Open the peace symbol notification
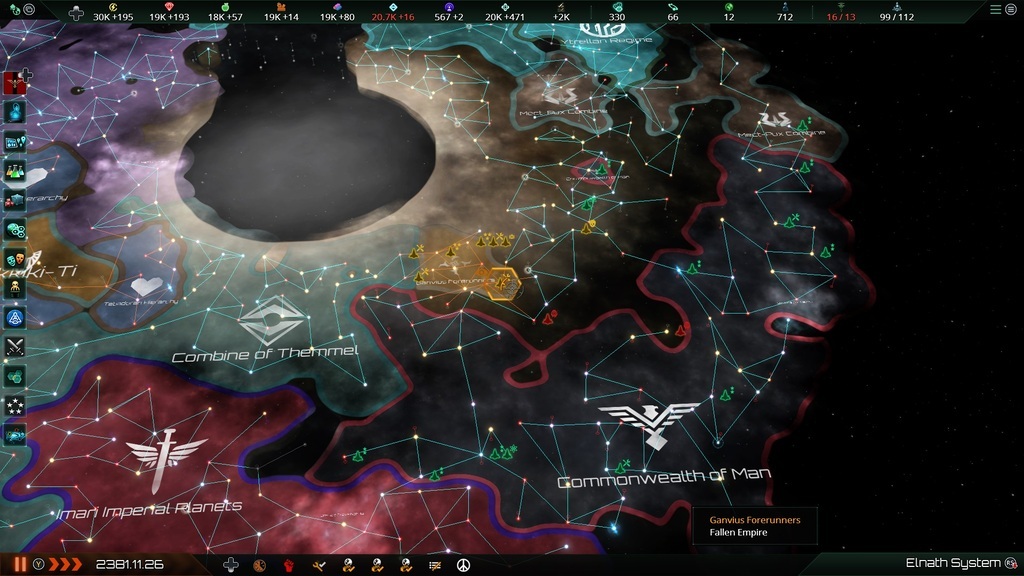 click(x=463, y=565)
